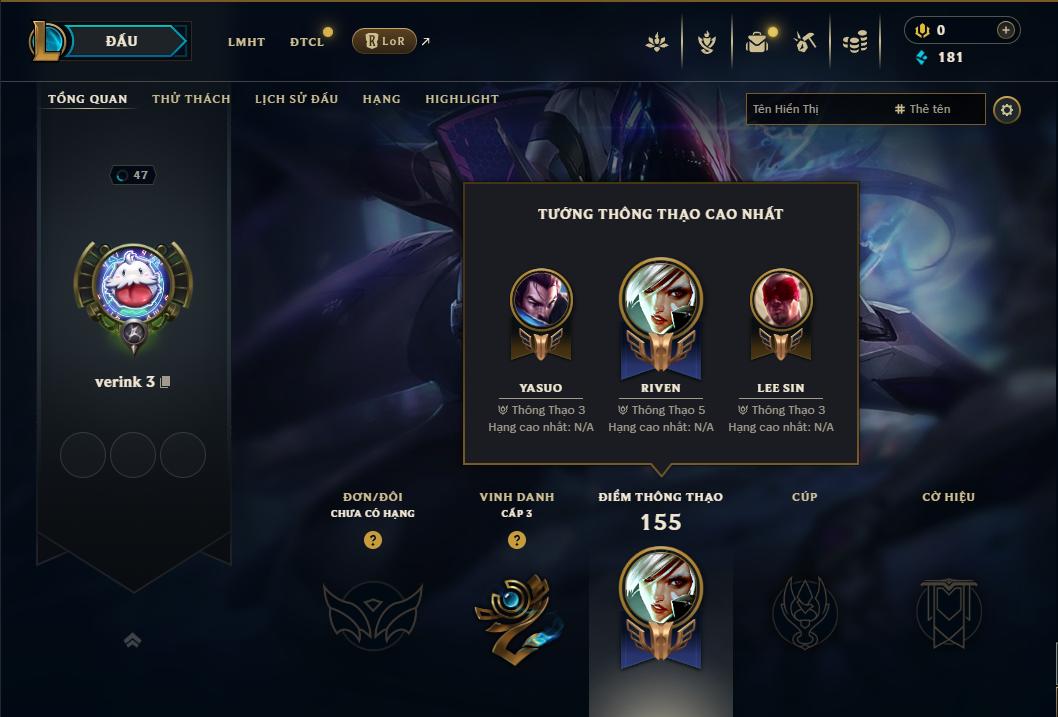The height and width of the screenshot is (717, 1058).
Task: Open the HIGHLIGHT tab
Action: 462,99
